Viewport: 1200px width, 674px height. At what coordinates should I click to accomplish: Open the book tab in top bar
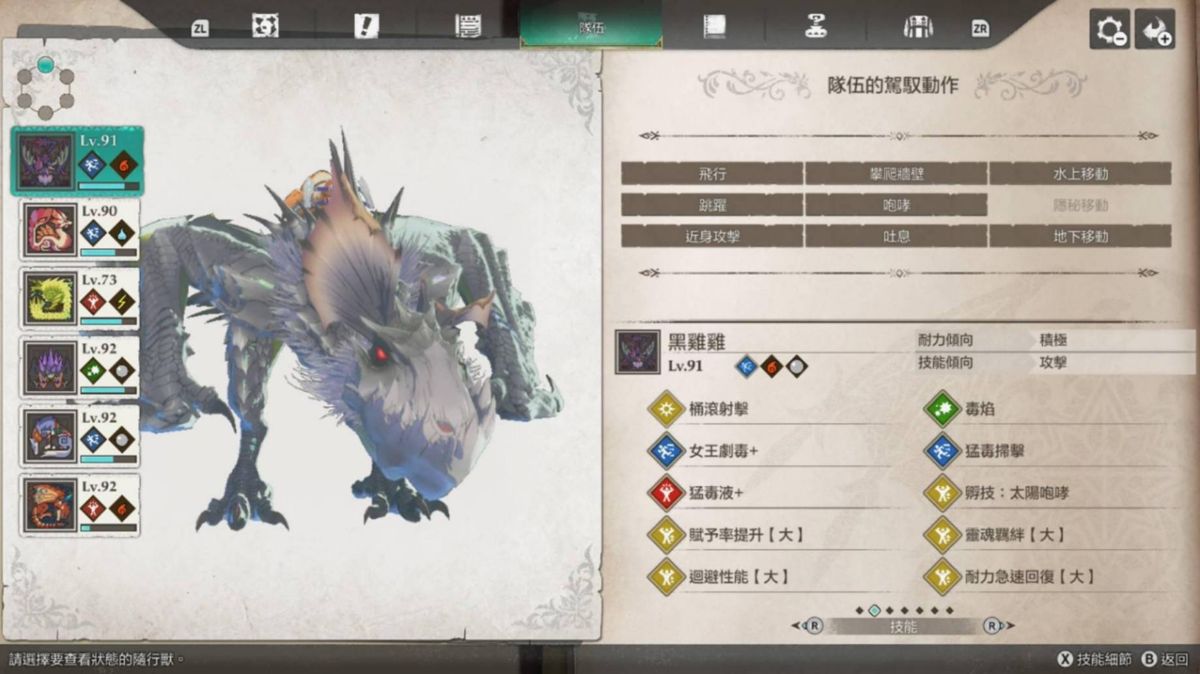click(714, 27)
